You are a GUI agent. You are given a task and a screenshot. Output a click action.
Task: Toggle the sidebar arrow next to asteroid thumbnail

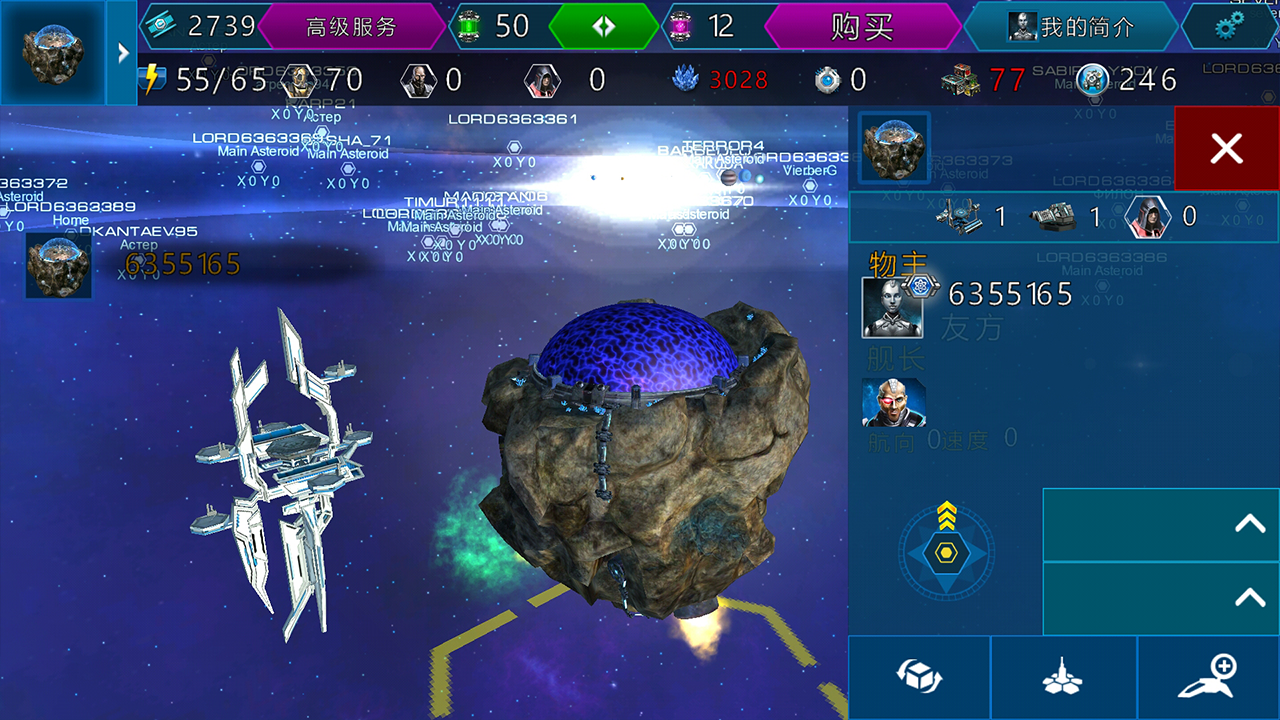point(121,53)
